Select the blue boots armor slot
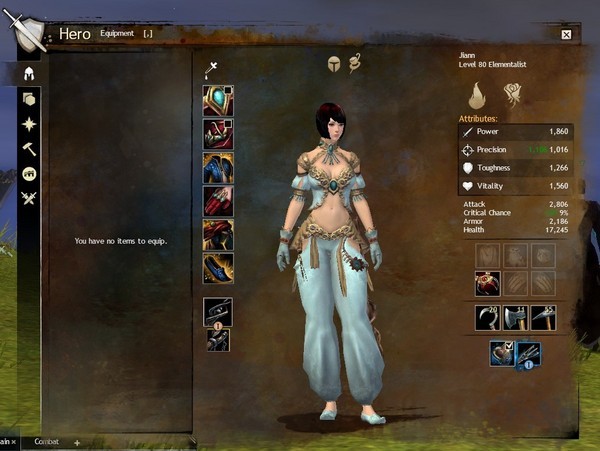 click(218, 267)
